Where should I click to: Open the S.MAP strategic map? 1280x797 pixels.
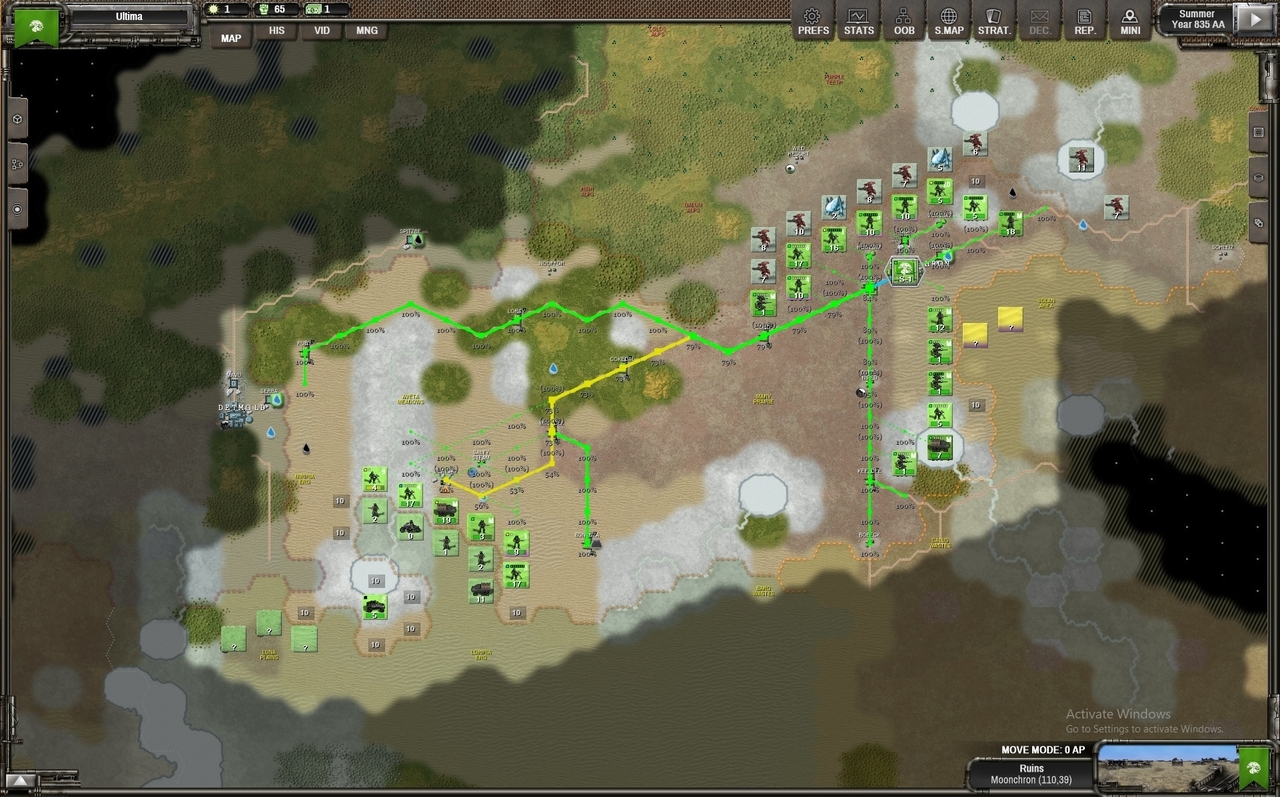coord(949,20)
